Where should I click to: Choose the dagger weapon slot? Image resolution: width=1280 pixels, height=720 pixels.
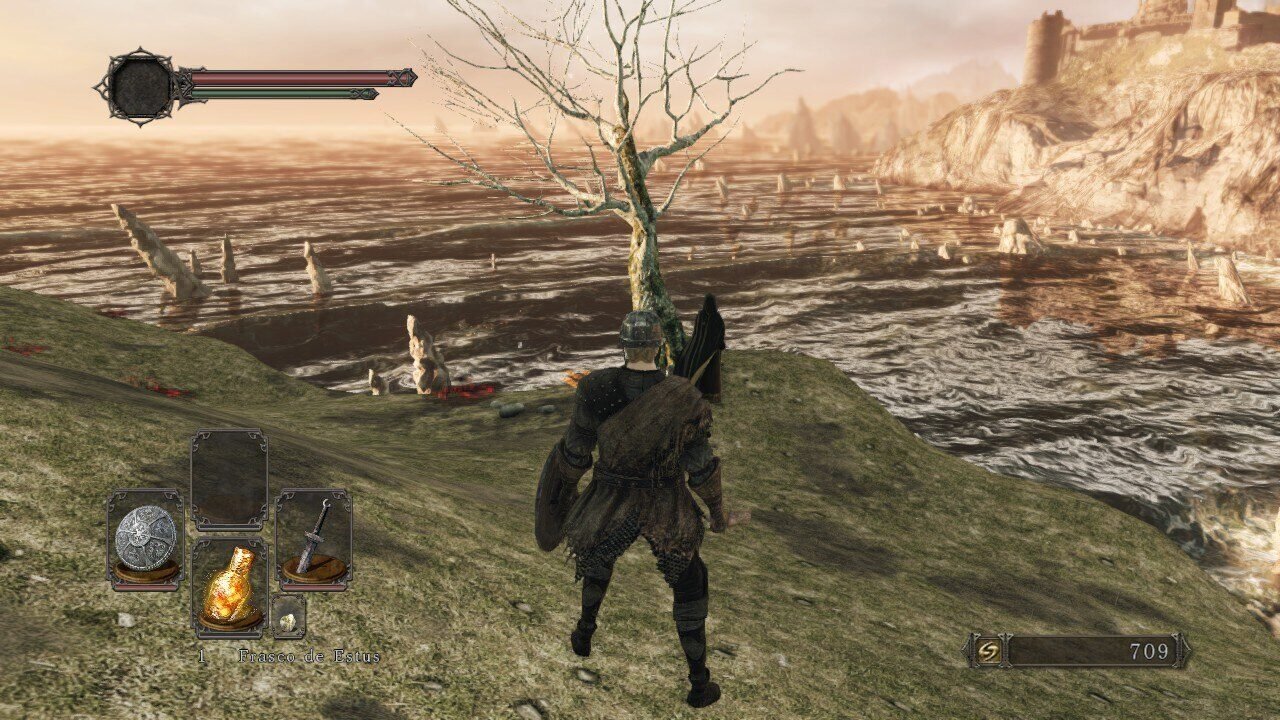coord(314,540)
